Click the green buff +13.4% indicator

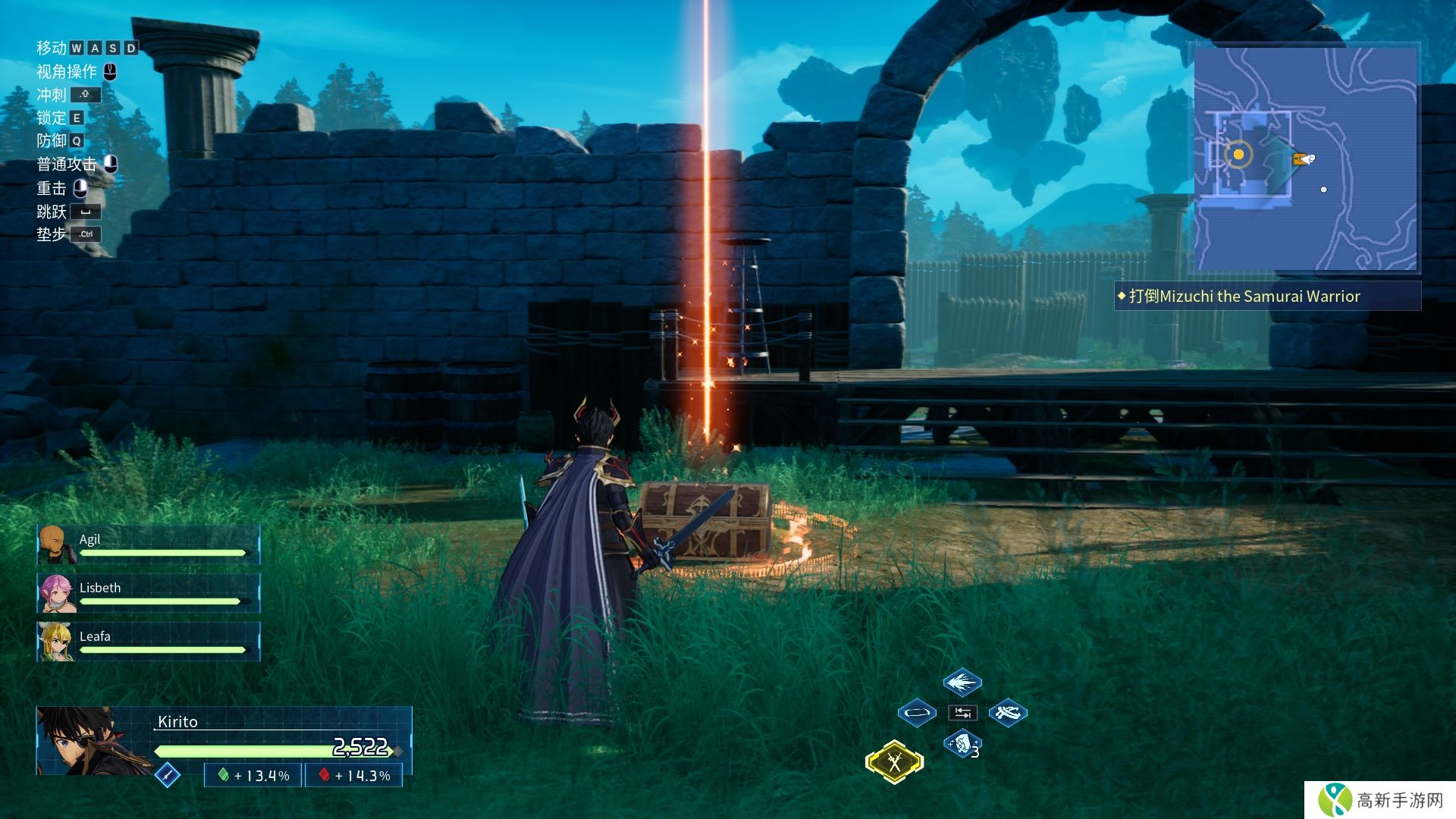(x=253, y=776)
